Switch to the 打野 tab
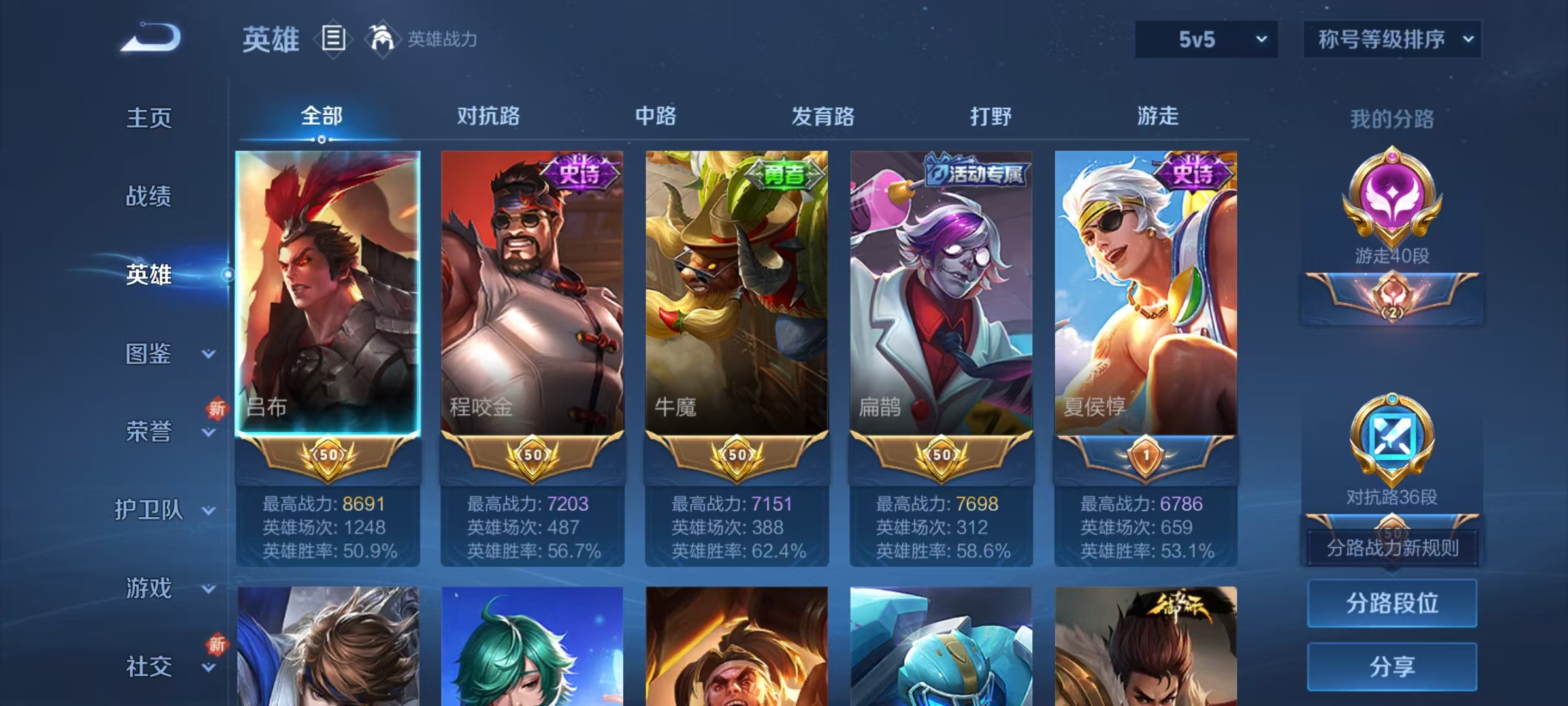This screenshot has width=1568, height=706. pos(990,116)
